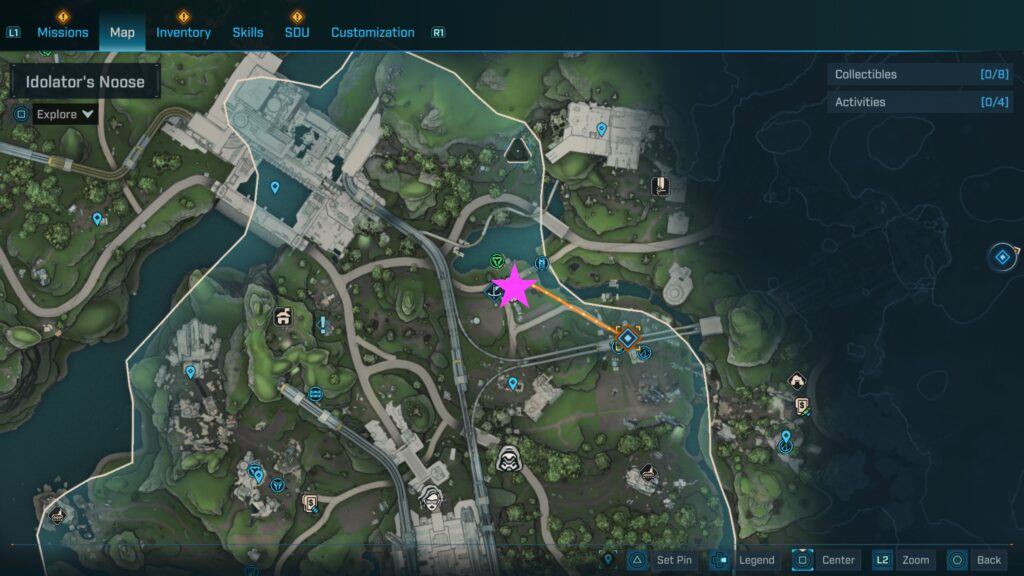This screenshot has width=1024, height=576.
Task: Select the orange diamond mission waypoint
Action: click(628, 339)
